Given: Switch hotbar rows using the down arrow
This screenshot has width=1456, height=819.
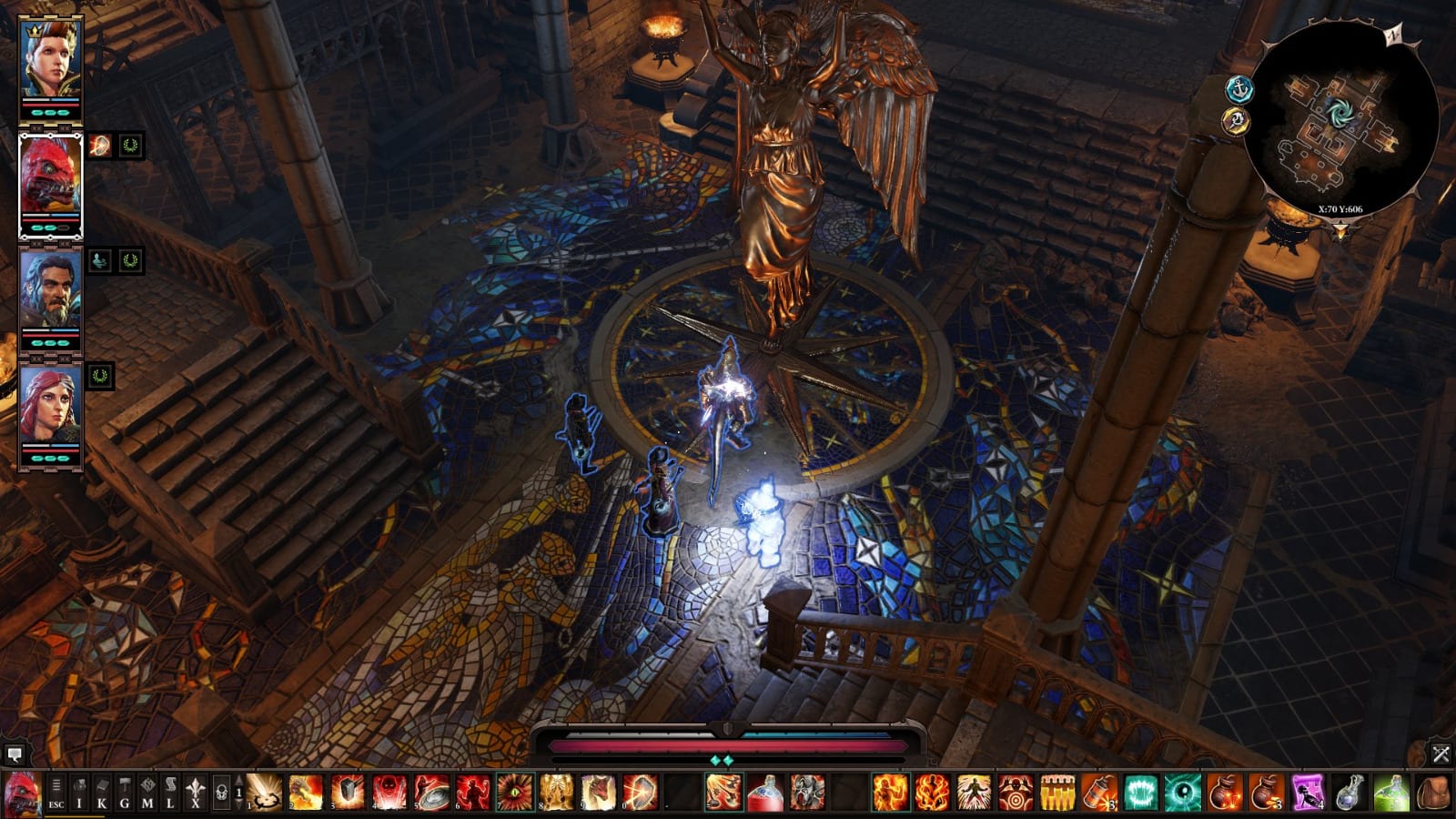Looking at the screenshot, I should pyautogui.click(x=238, y=805).
